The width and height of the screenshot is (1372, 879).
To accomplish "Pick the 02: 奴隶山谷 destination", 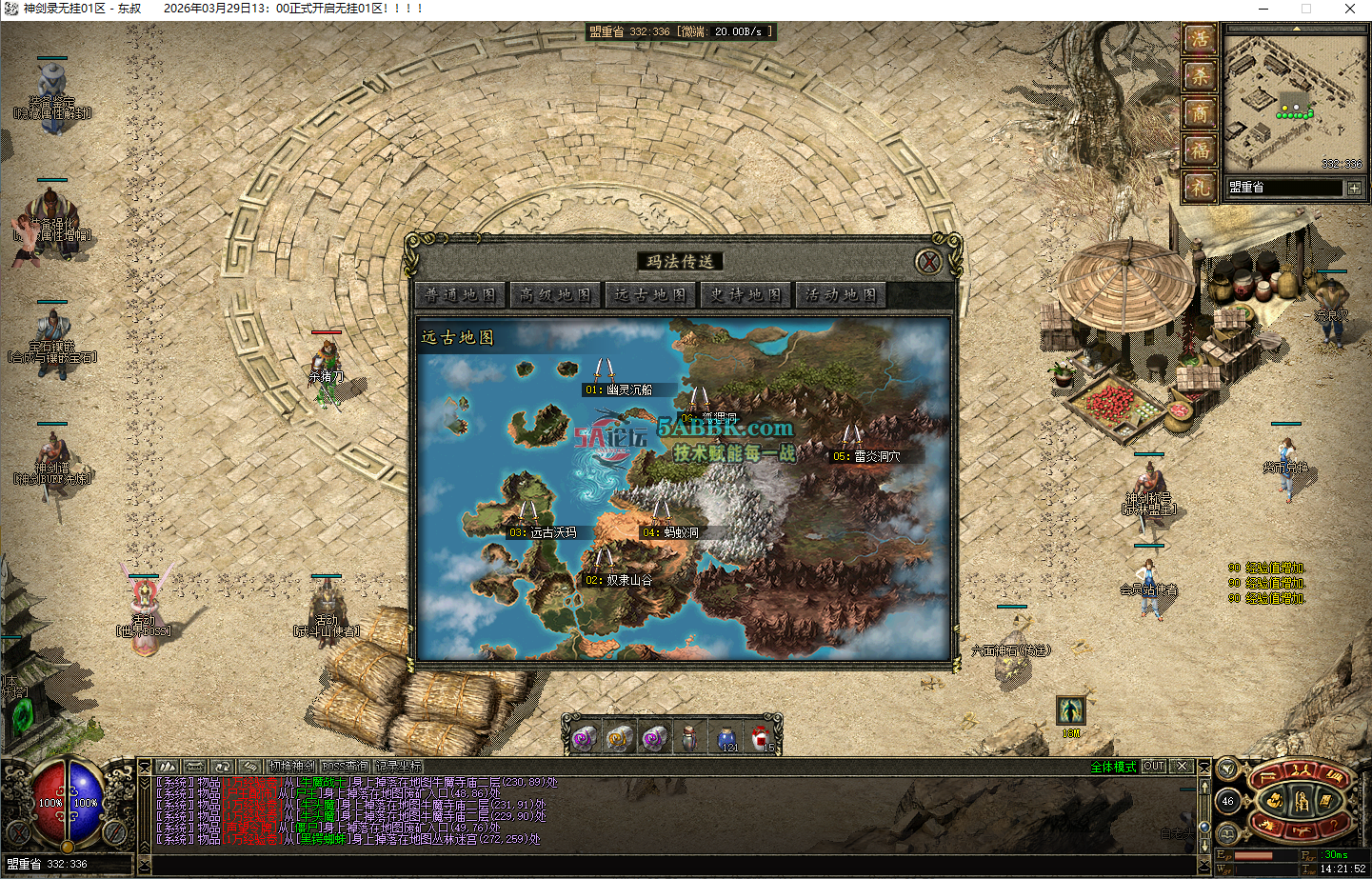I will click(x=619, y=580).
